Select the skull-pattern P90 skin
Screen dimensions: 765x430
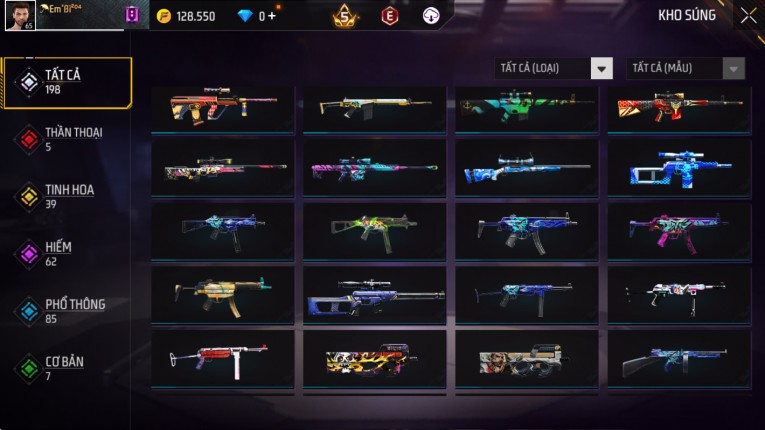pyautogui.click(x=374, y=358)
